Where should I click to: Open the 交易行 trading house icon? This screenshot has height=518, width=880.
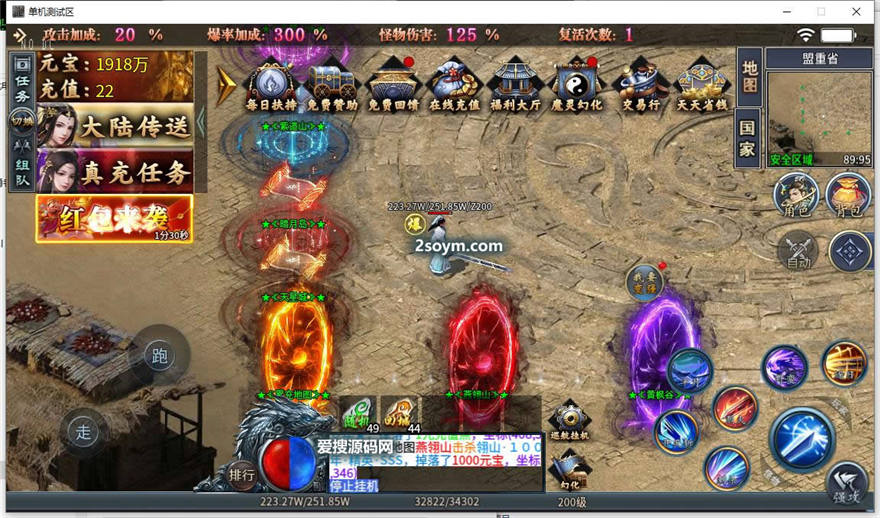[639, 83]
